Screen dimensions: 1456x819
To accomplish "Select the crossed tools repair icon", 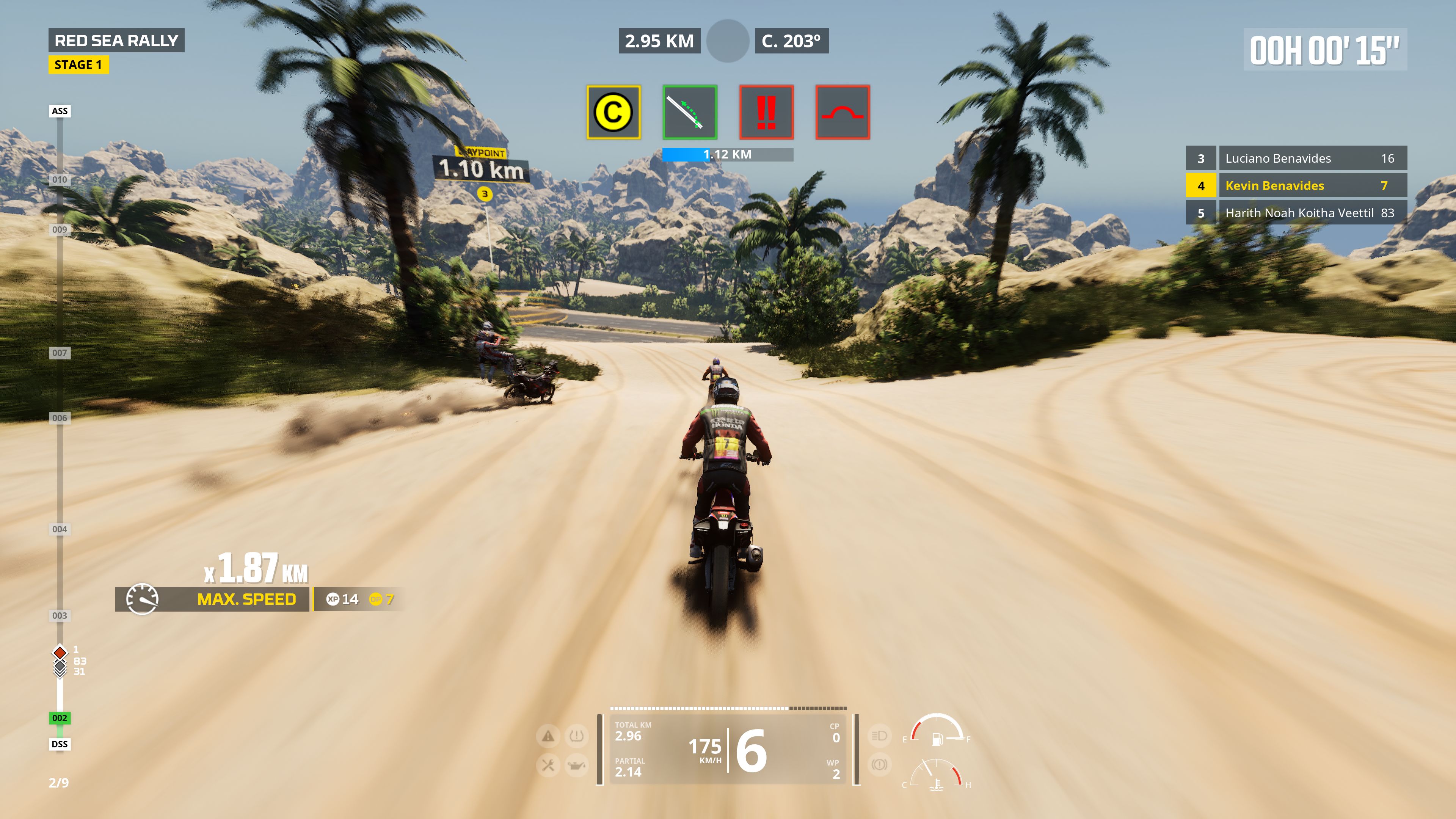I will 548,765.
